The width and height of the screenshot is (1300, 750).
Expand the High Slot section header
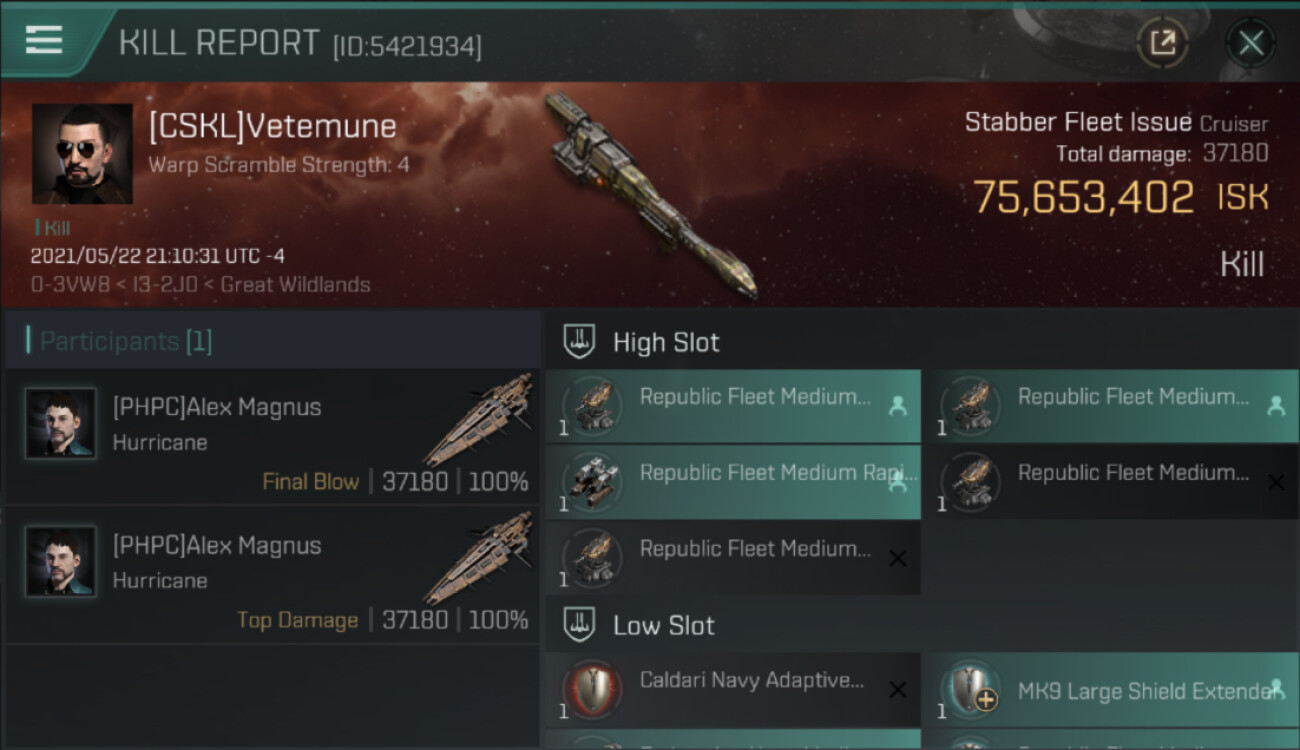(x=665, y=342)
